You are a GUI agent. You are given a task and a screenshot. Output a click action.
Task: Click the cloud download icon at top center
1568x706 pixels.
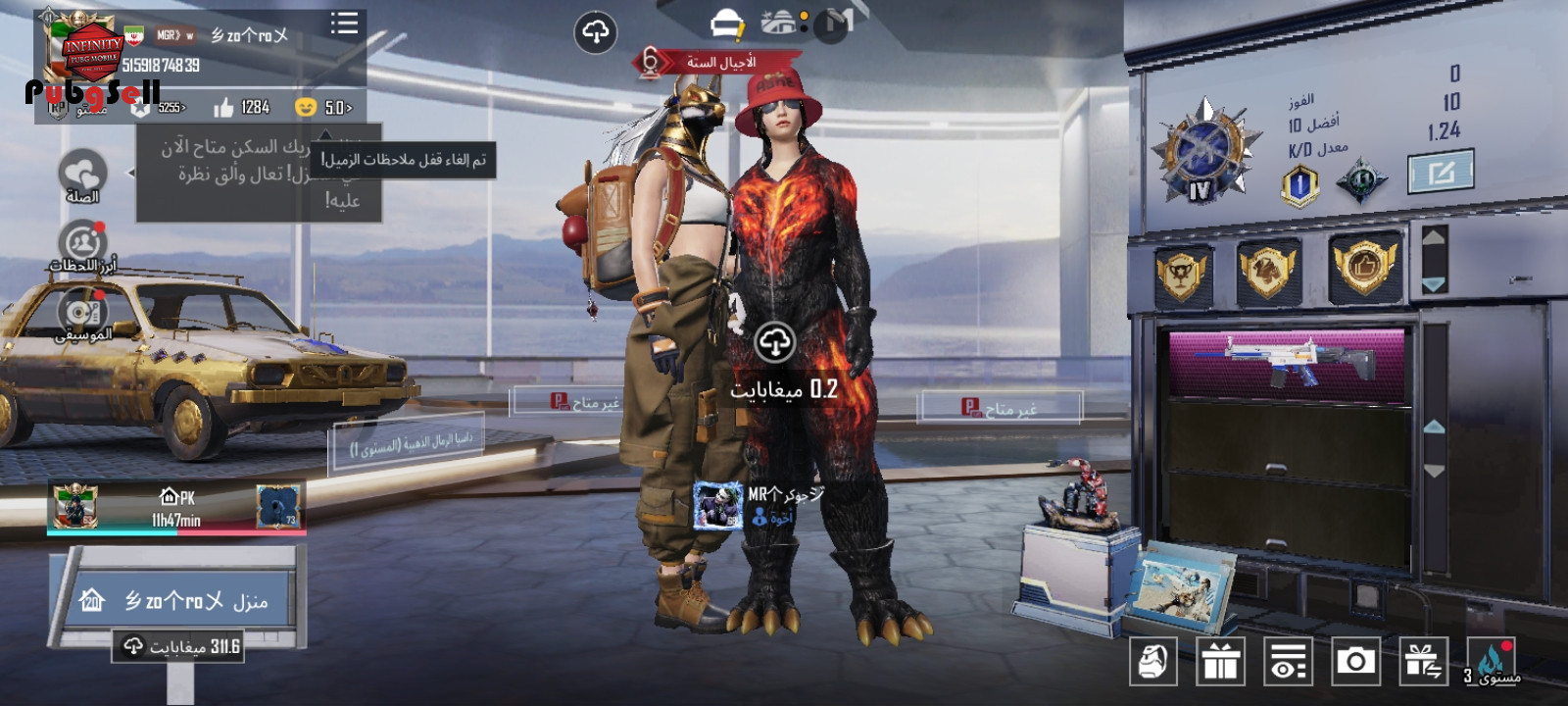click(595, 32)
